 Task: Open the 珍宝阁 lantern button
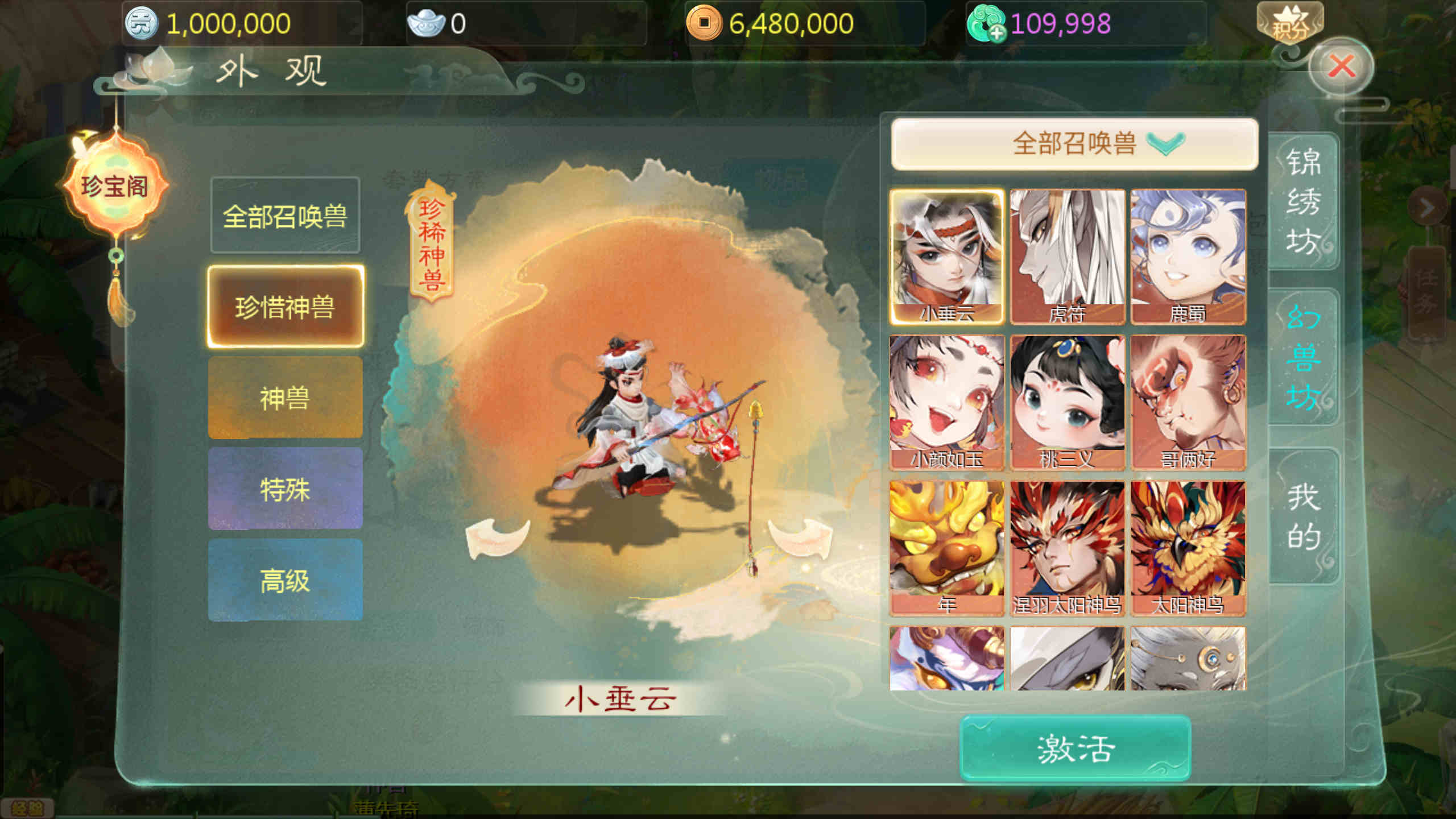coord(115,186)
